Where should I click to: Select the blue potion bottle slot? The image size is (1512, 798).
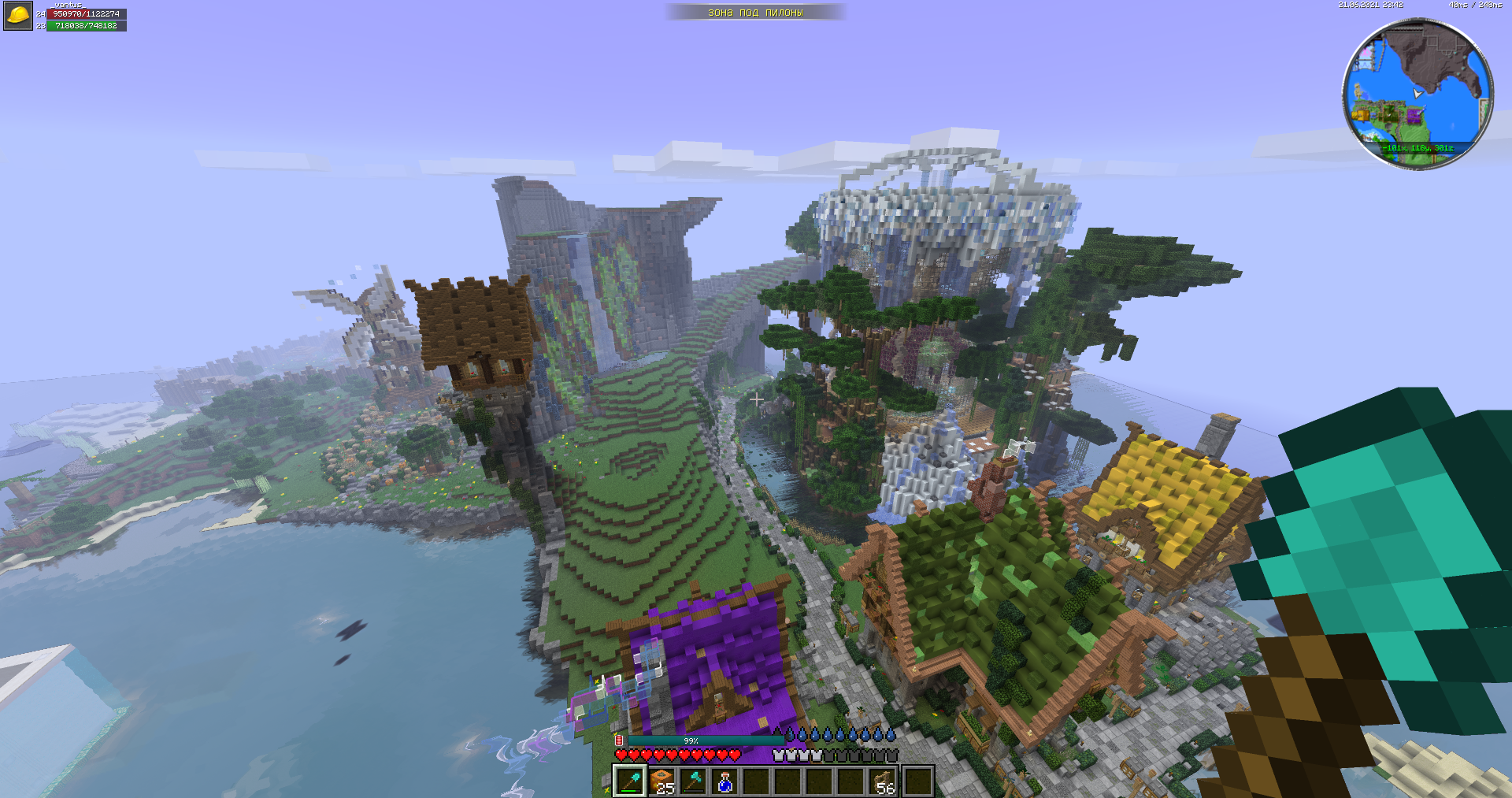[x=724, y=781]
